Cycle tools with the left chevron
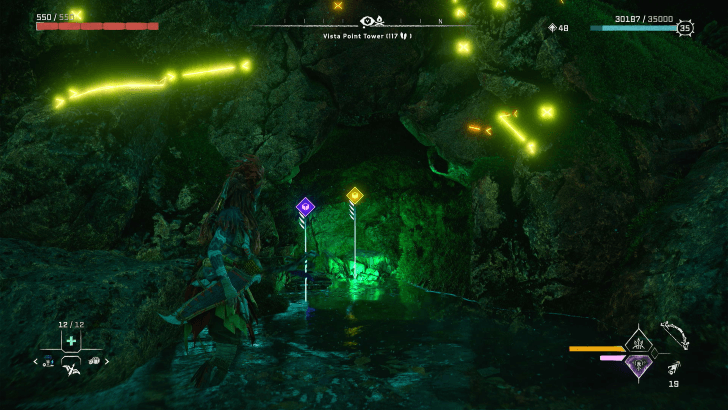The image size is (728, 410). (x=36, y=361)
